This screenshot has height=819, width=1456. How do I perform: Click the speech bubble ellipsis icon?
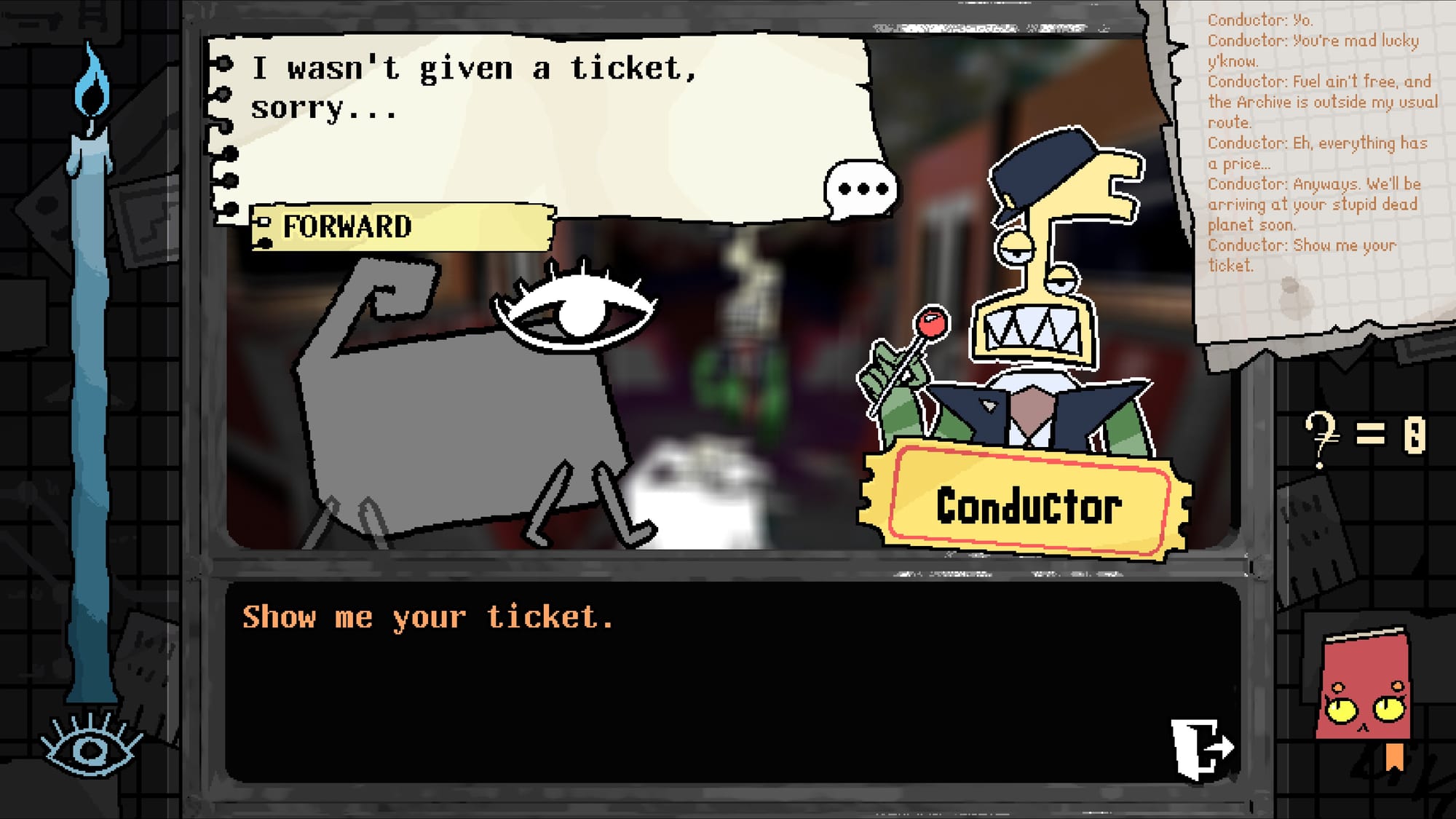coord(861,189)
